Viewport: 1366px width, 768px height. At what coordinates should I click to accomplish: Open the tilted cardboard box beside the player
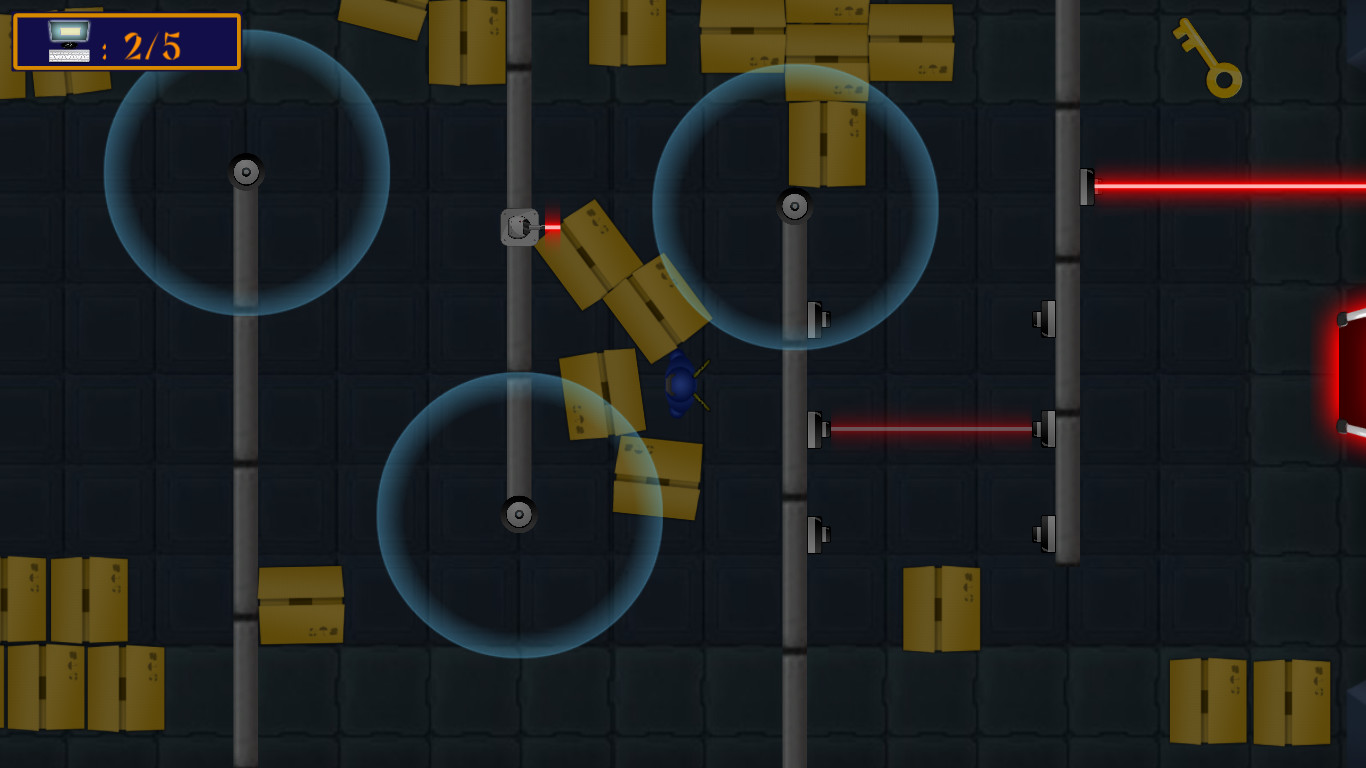click(x=600, y=395)
